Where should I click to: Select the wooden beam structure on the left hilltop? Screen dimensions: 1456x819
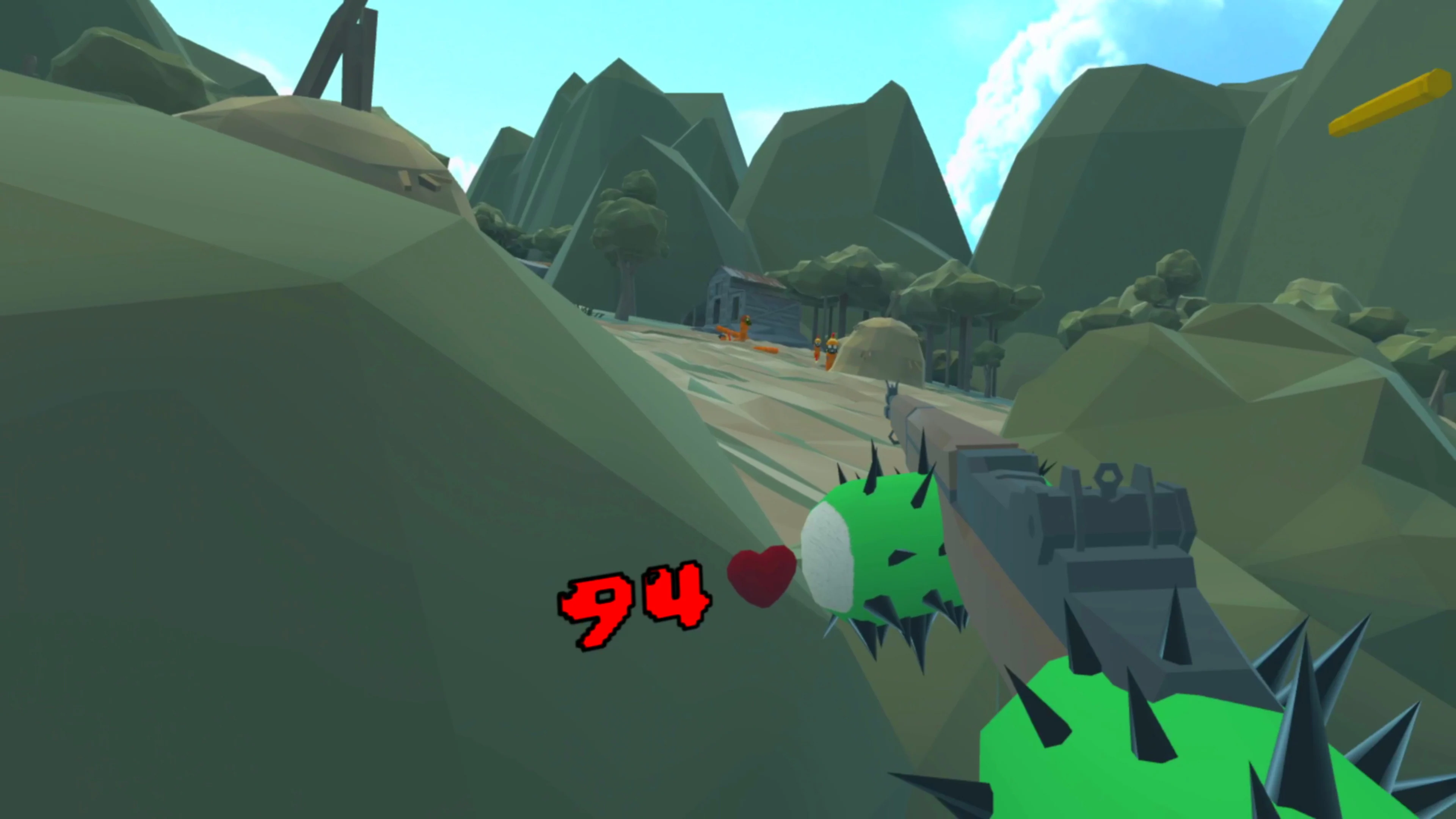tap(334, 51)
